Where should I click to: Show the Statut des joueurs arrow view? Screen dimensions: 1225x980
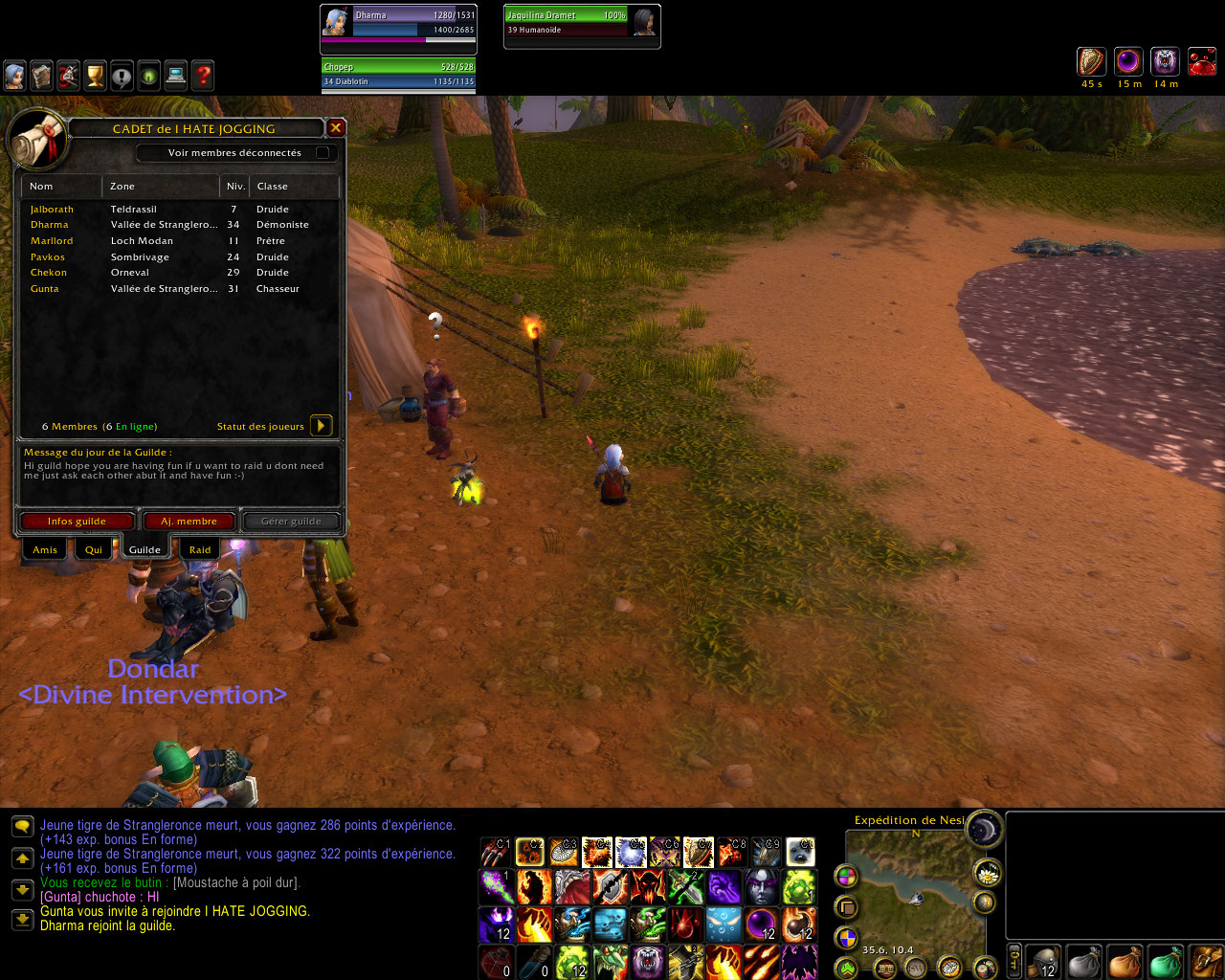pos(322,426)
